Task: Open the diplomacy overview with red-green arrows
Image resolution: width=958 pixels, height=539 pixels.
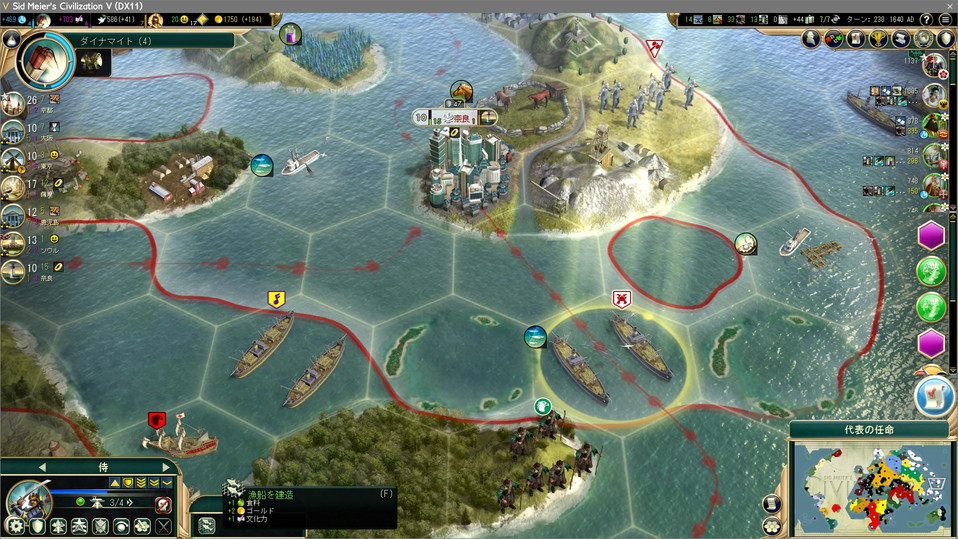Action: click(x=834, y=39)
